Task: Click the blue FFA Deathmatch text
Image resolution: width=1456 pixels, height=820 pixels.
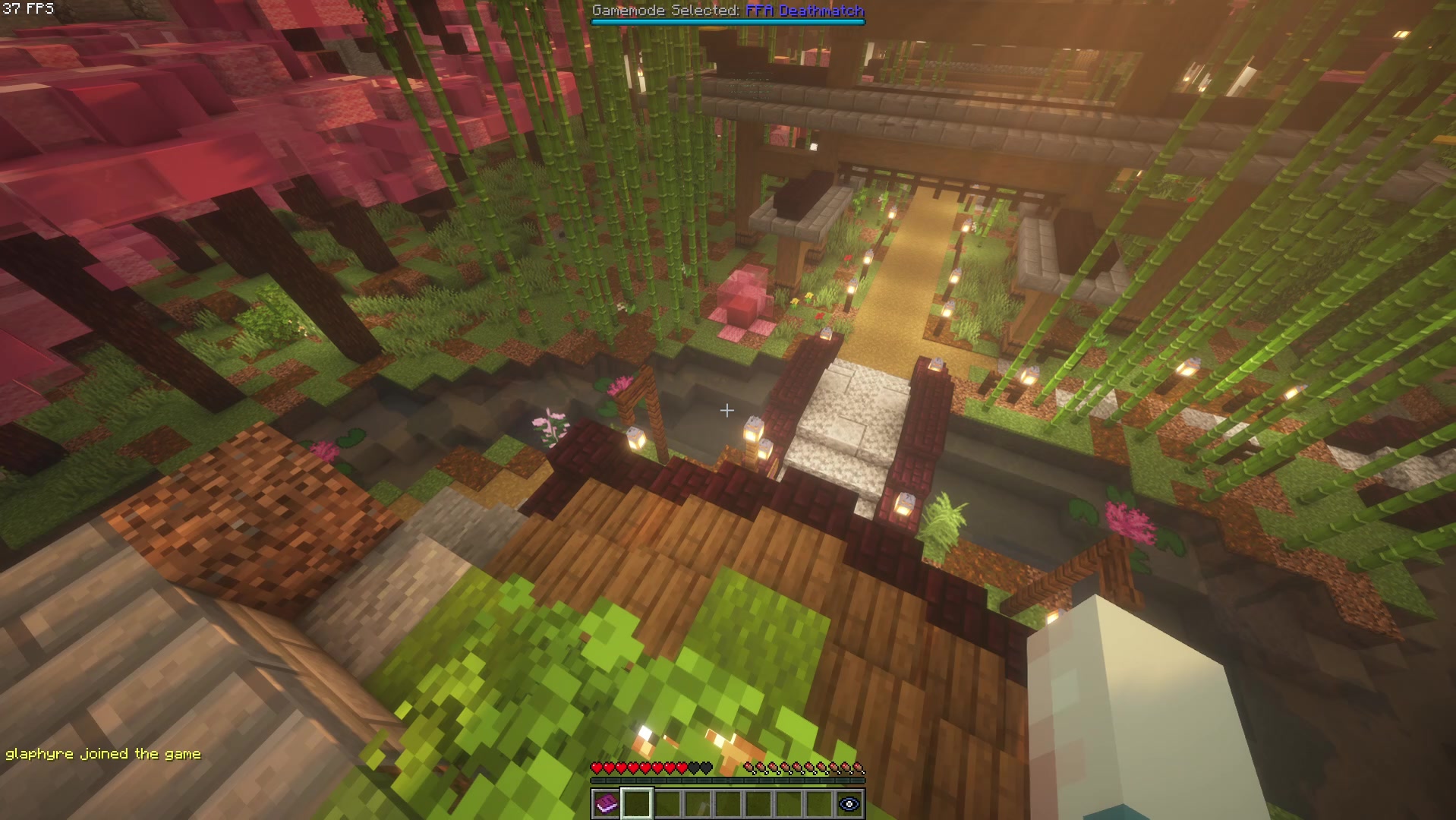Action: click(x=804, y=11)
